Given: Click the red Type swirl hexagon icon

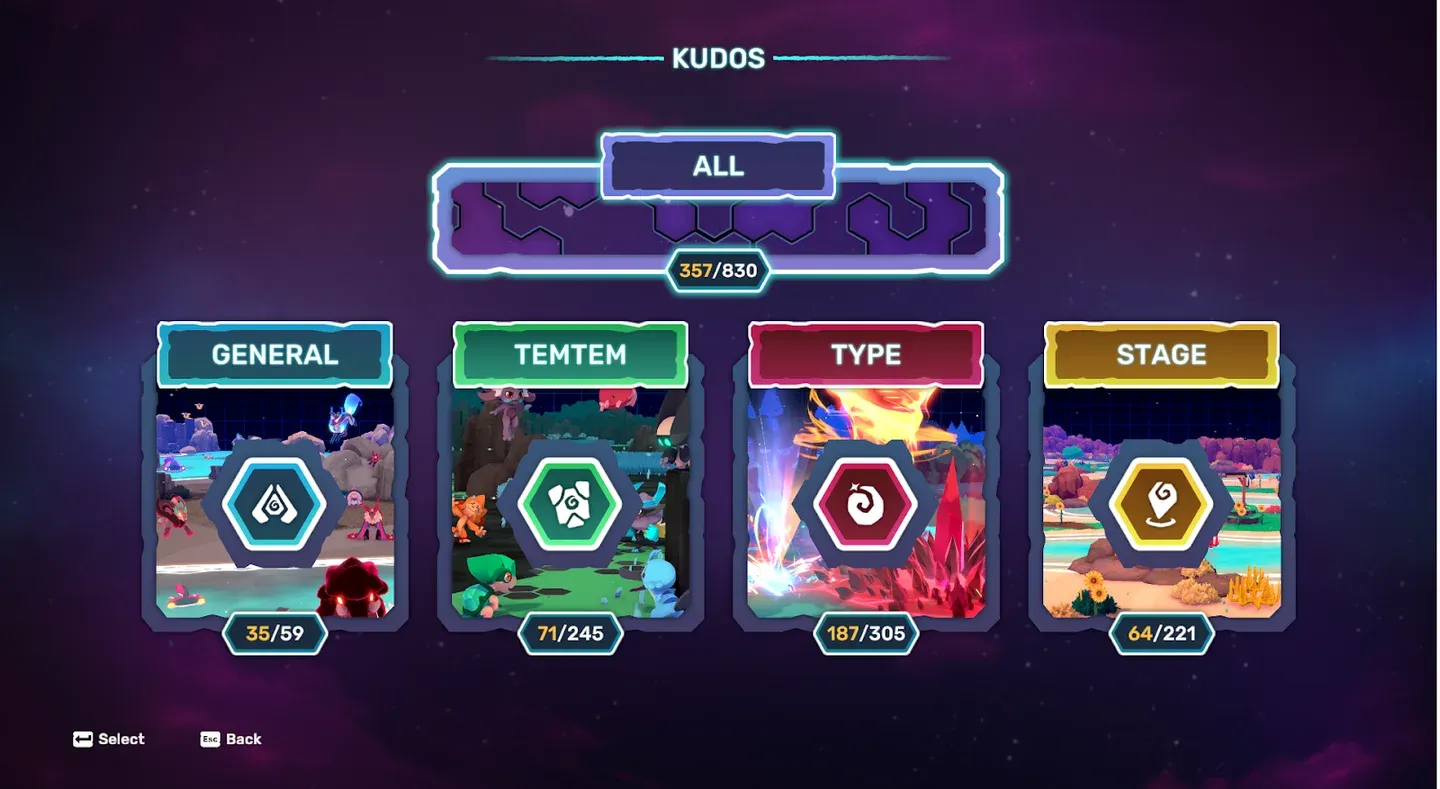Looking at the screenshot, I should click(x=864, y=502).
